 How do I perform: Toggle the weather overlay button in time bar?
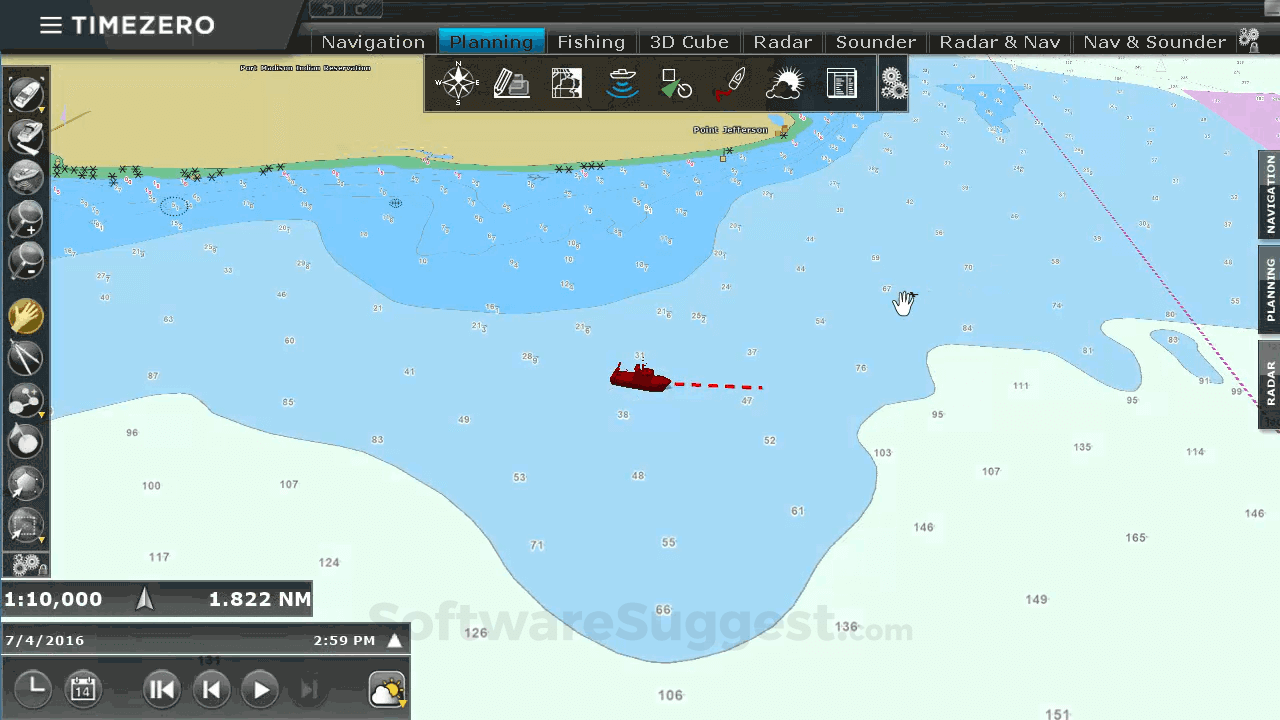[387, 690]
